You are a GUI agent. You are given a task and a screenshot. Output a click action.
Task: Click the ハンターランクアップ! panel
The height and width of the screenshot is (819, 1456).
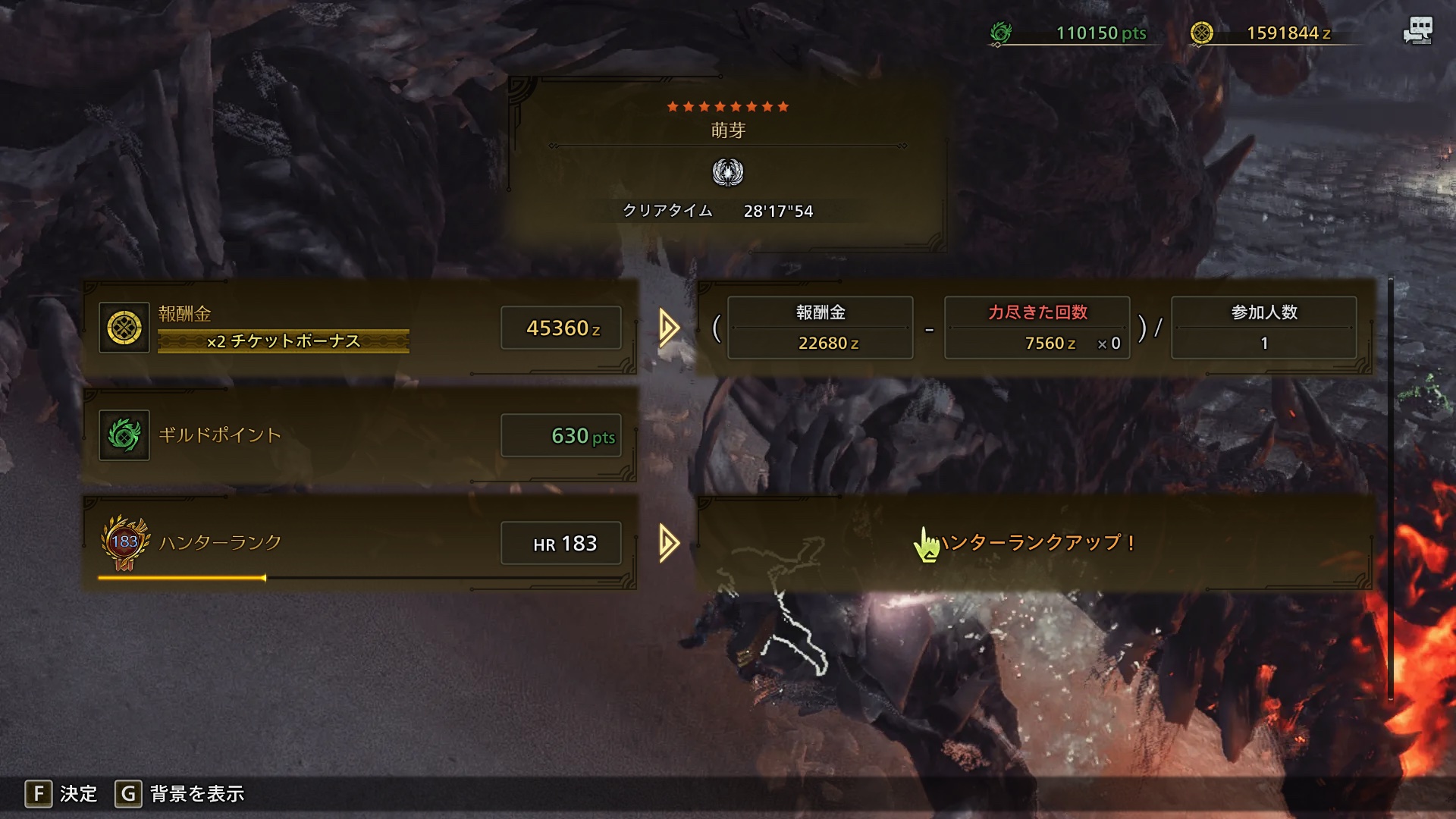[1035, 543]
